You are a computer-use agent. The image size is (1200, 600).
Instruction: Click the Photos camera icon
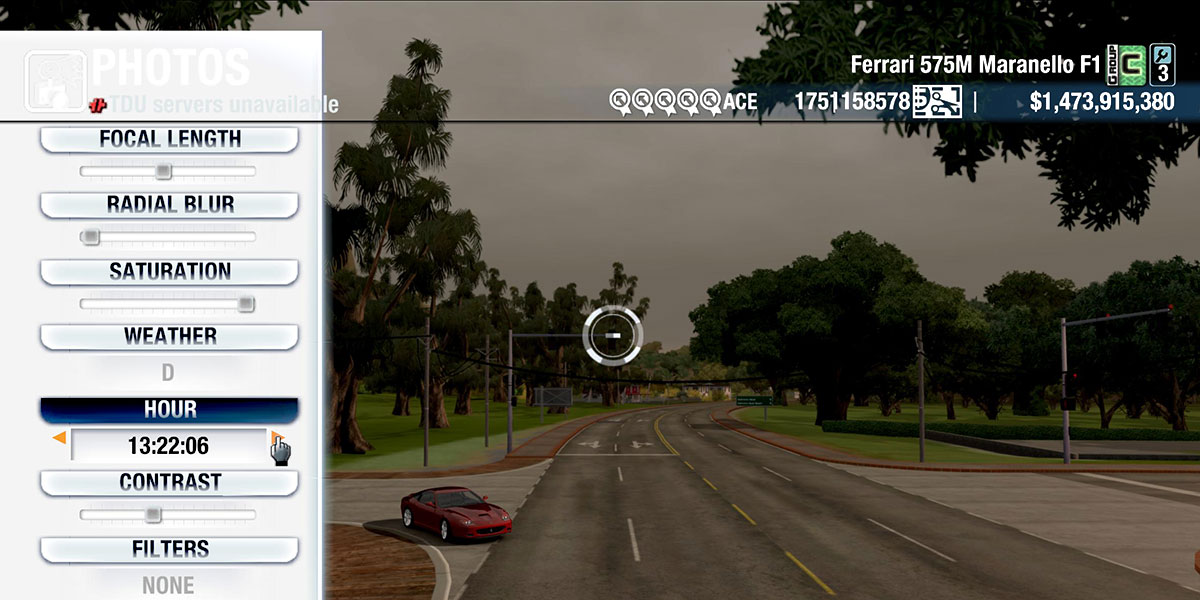point(55,82)
